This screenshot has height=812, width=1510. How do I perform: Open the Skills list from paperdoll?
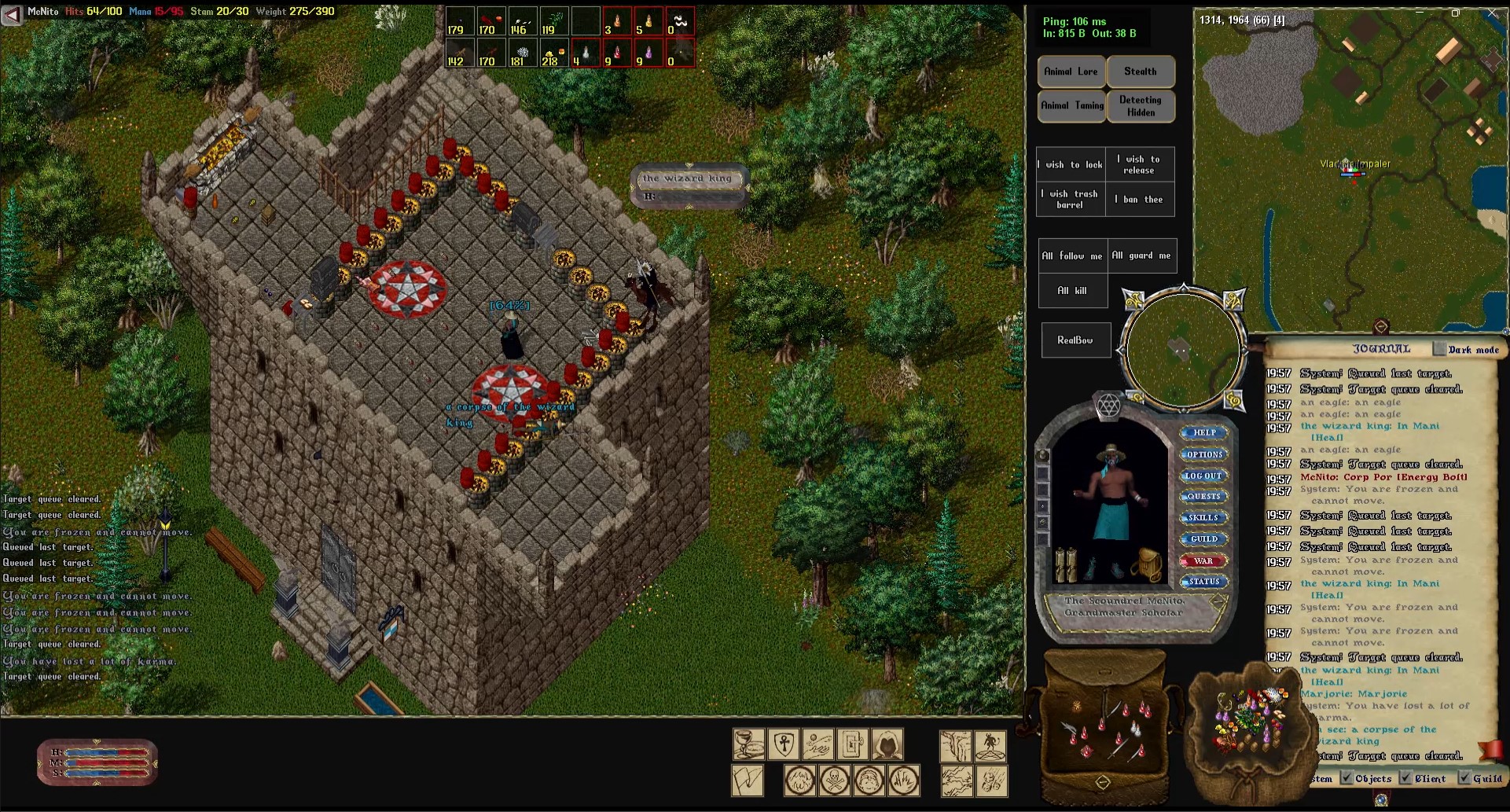[x=1203, y=518]
